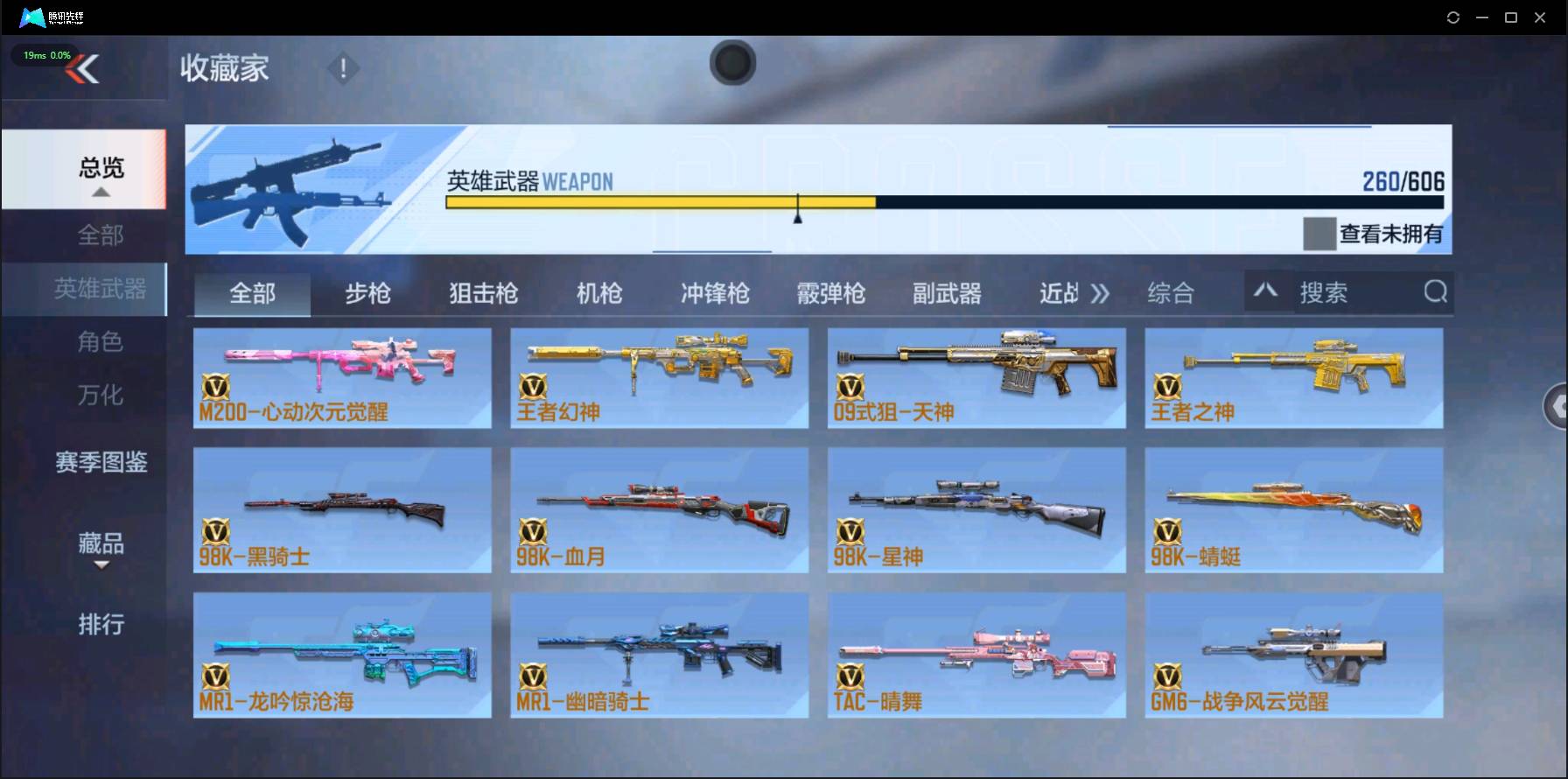The width and height of the screenshot is (1568, 779).
Task: Click the marker on the weapon collection progress bar
Action: click(x=797, y=208)
